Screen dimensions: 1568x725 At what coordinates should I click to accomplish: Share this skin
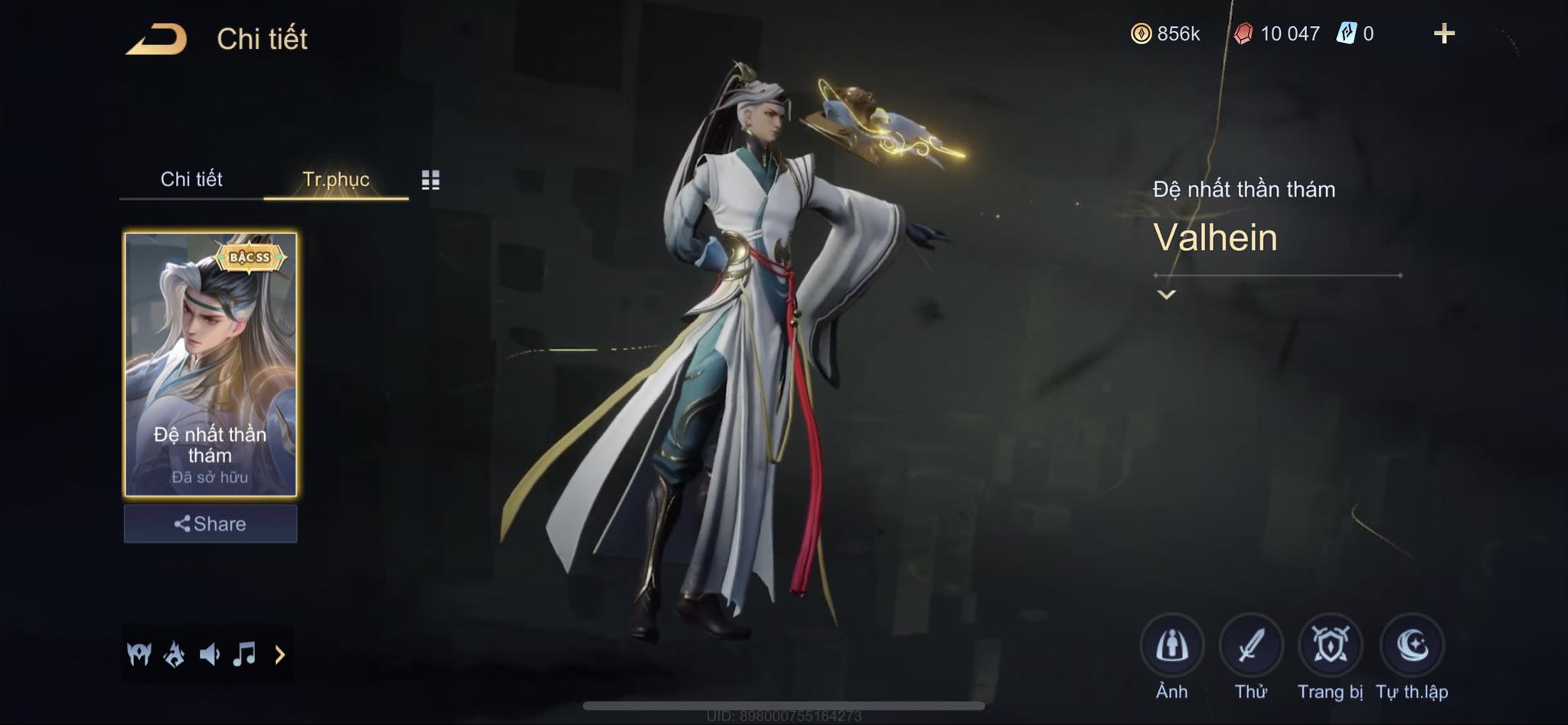(x=211, y=524)
